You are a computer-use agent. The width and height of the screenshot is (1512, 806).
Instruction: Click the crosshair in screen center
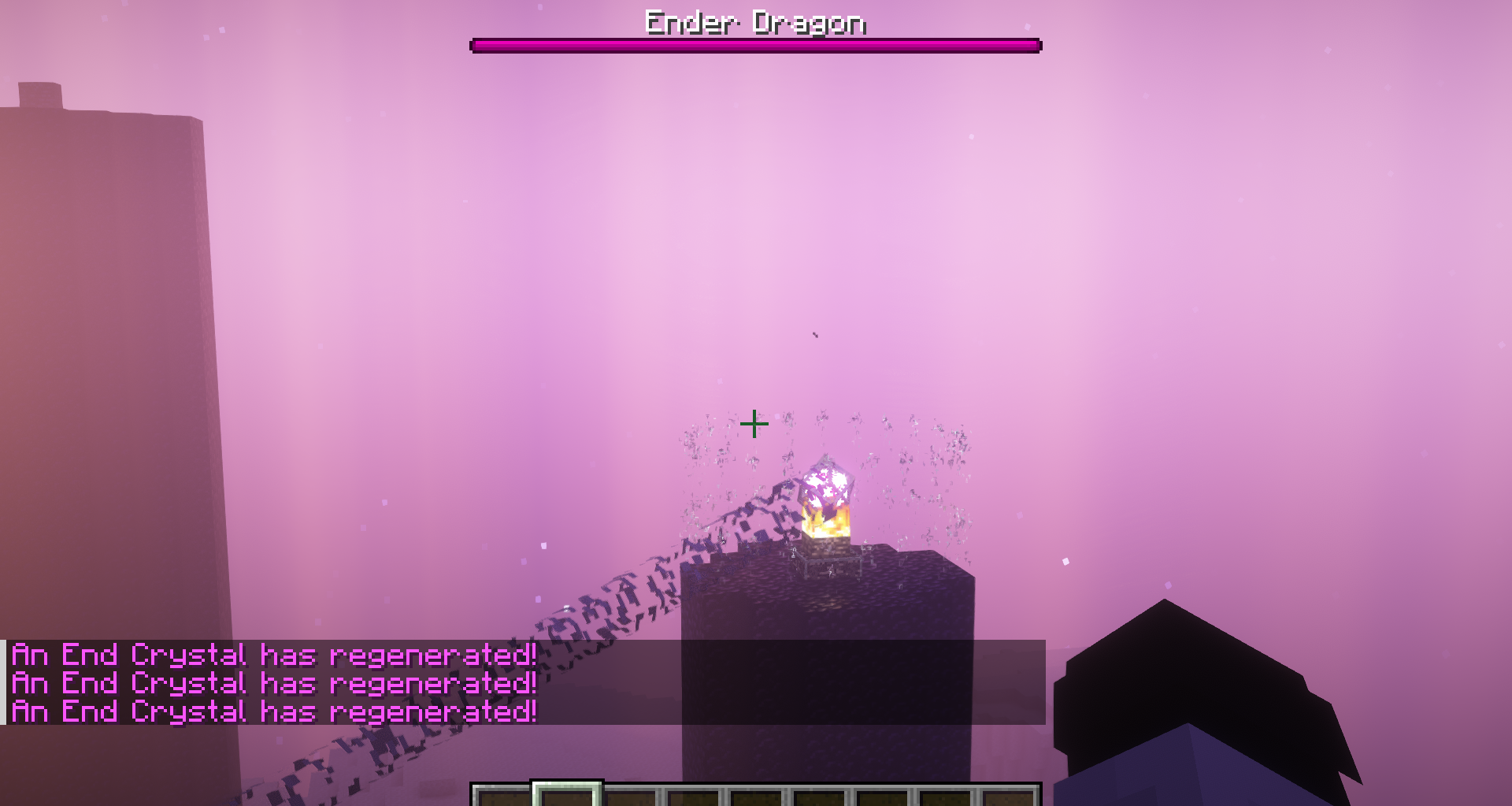pyautogui.click(x=754, y=424)
